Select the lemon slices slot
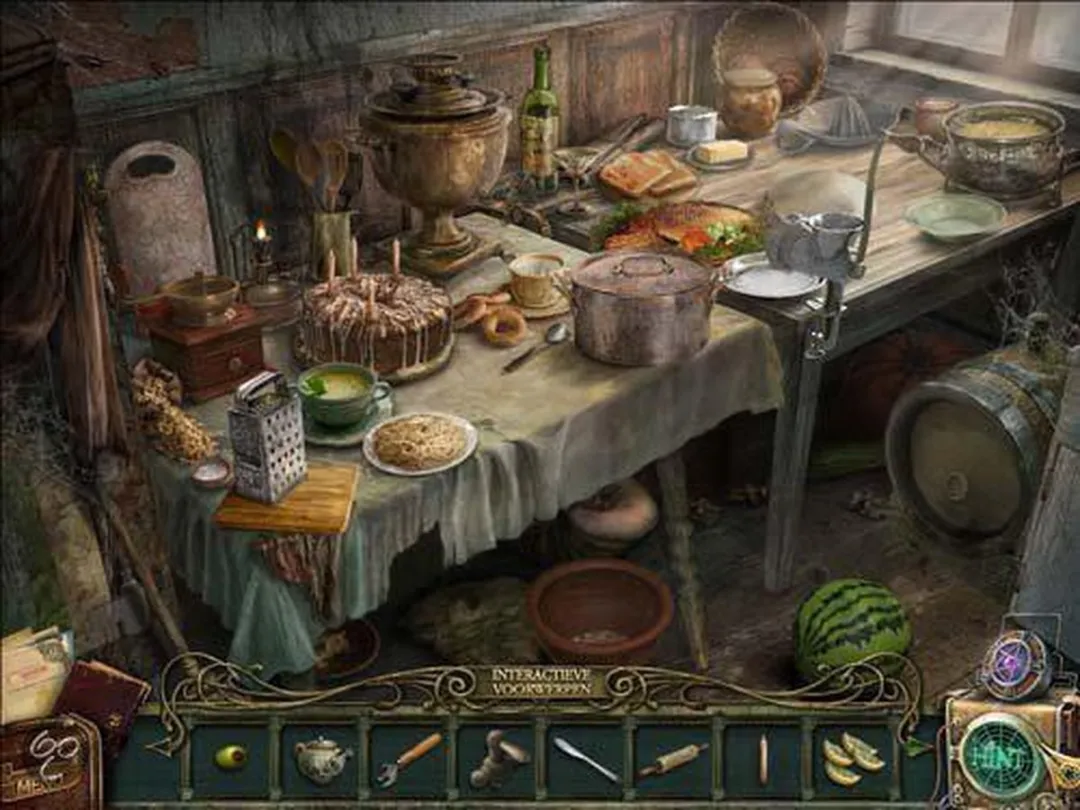This screenshot has height=810, width=1080. pyautogui.click(x=852, y=759)
